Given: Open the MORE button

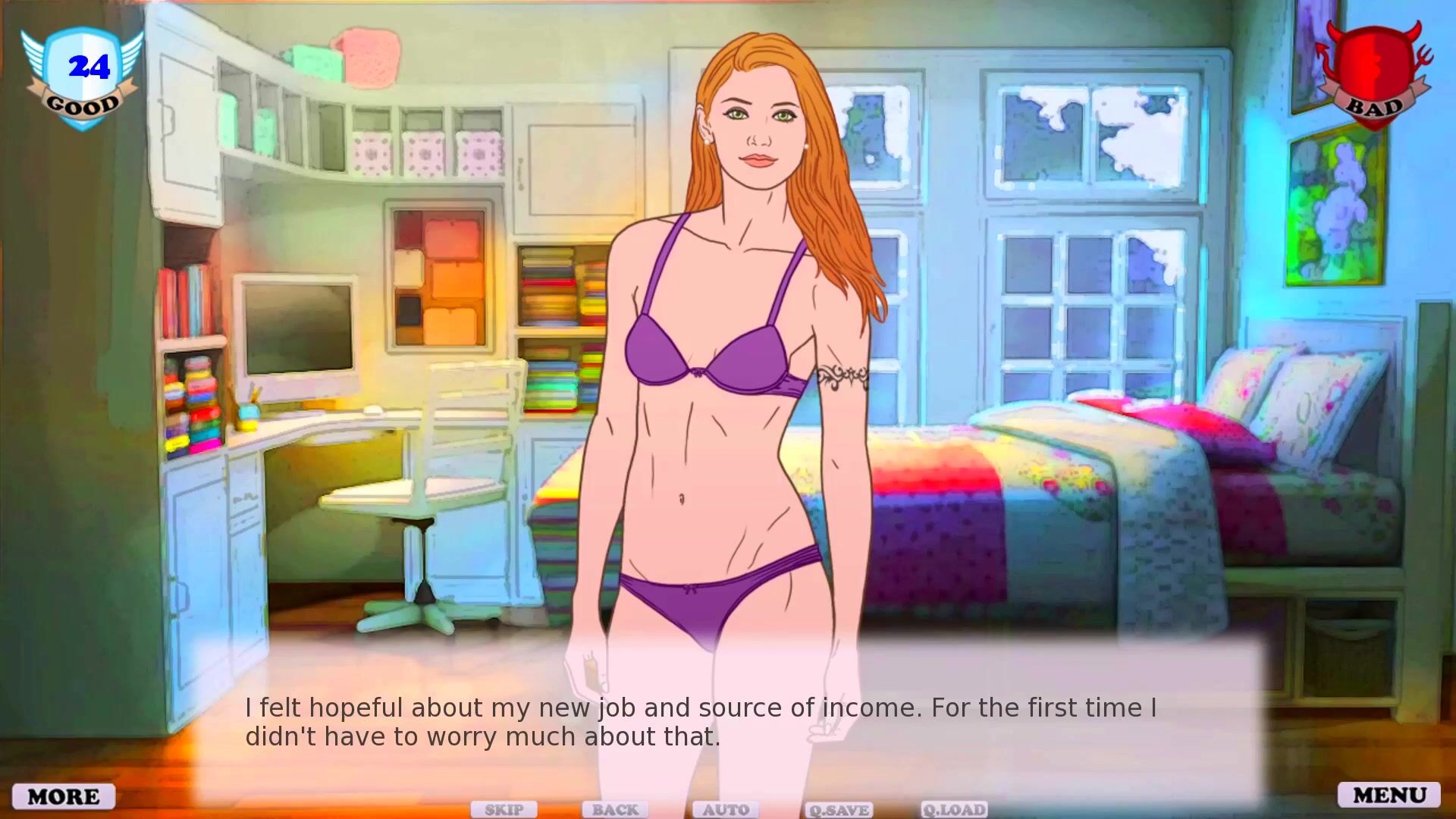Looking at the screenshot, I should pos(64,796).
